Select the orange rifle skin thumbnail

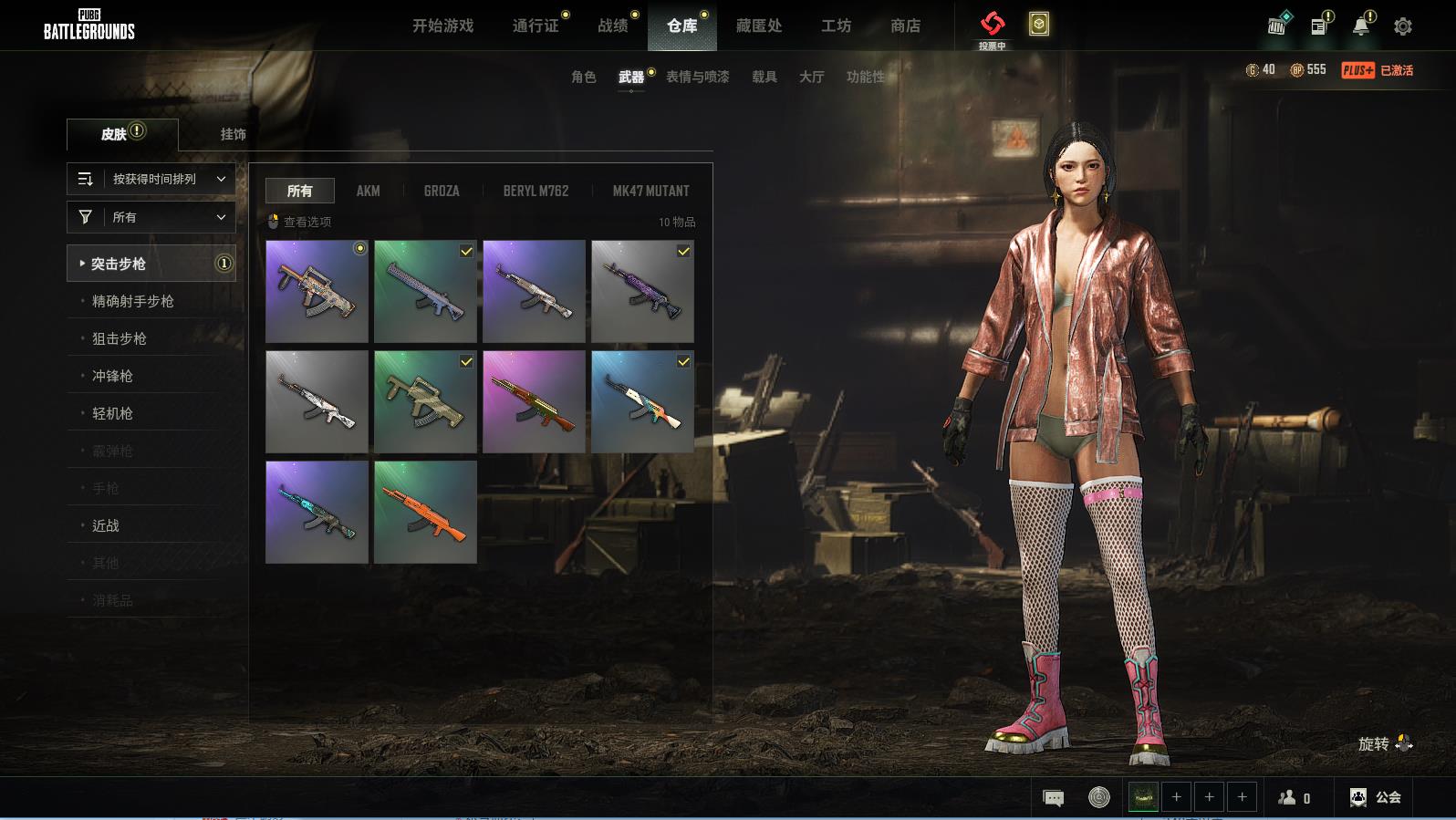pyautogui.click(x=425, y=512)
